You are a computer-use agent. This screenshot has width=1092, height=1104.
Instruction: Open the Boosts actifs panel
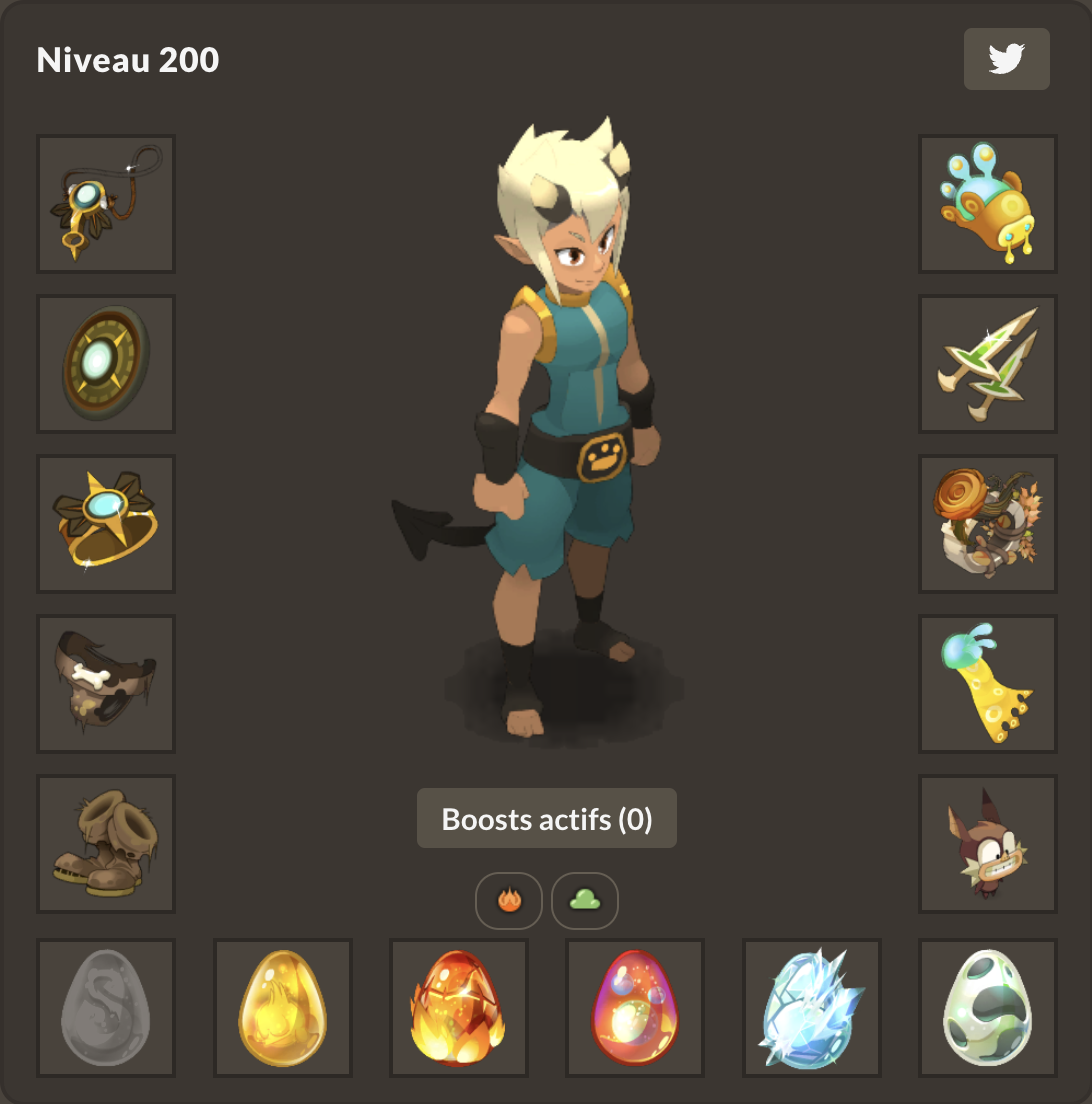547,819
